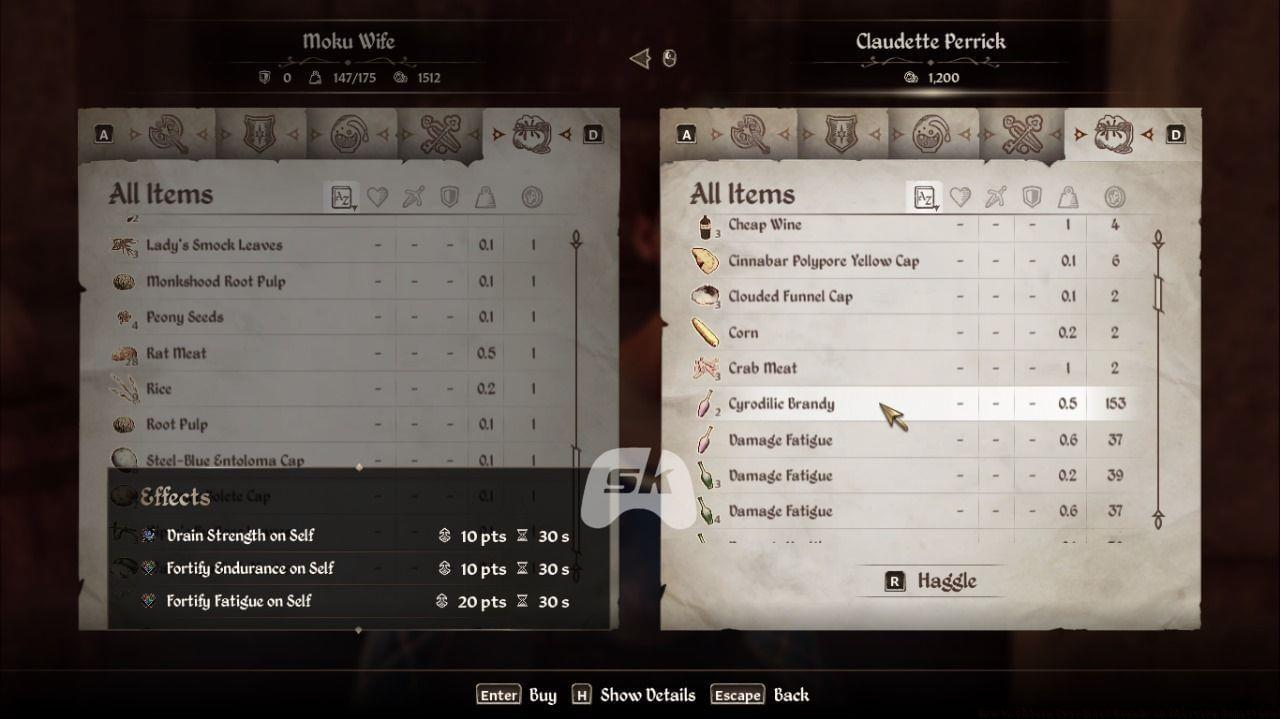This screenshot has width=1280, height=719.
Task: Sort merchant's items by gold value
Action: (x=1115, y=197)
